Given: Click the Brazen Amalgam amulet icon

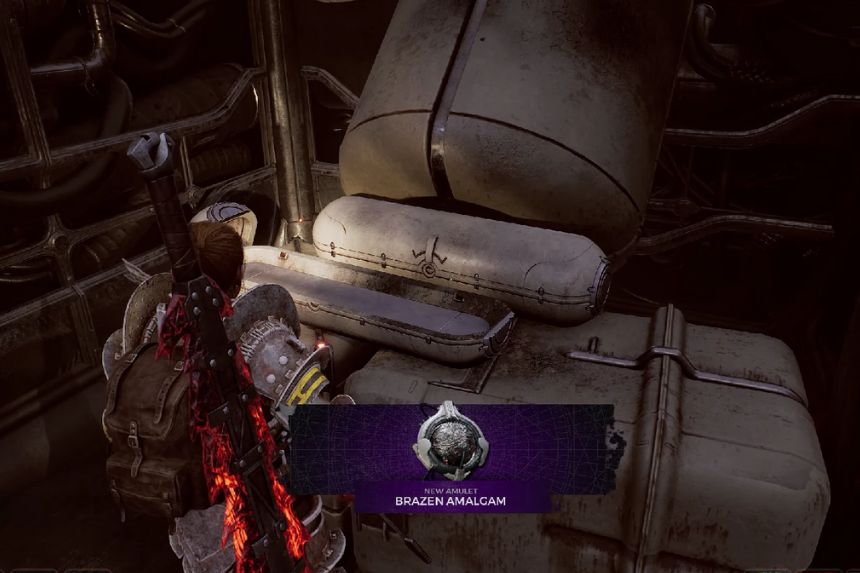Looking at the screenshot, I should coord(451,442).
